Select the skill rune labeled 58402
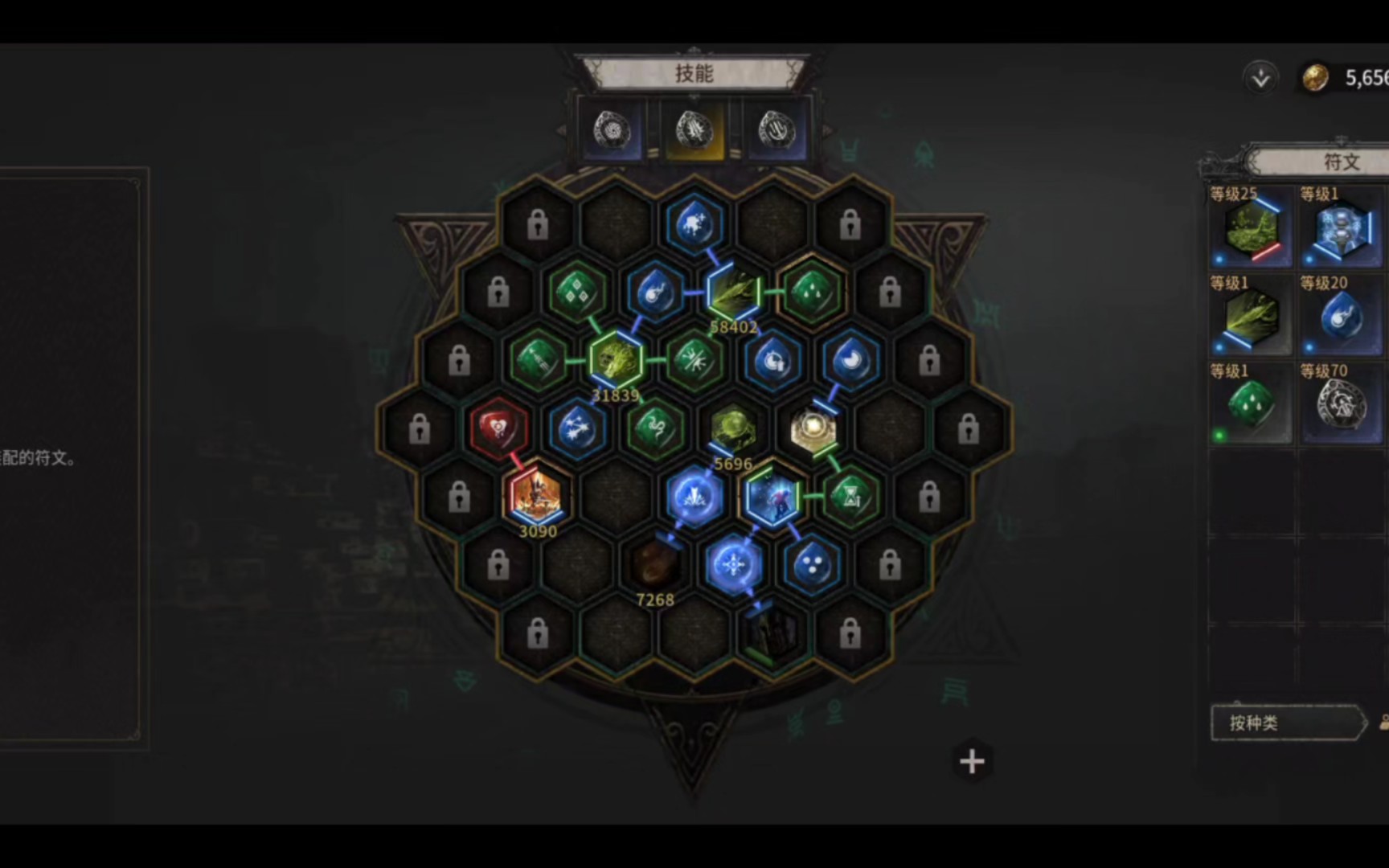Screen dimensions: 1389x868 (x=734, y=293)
